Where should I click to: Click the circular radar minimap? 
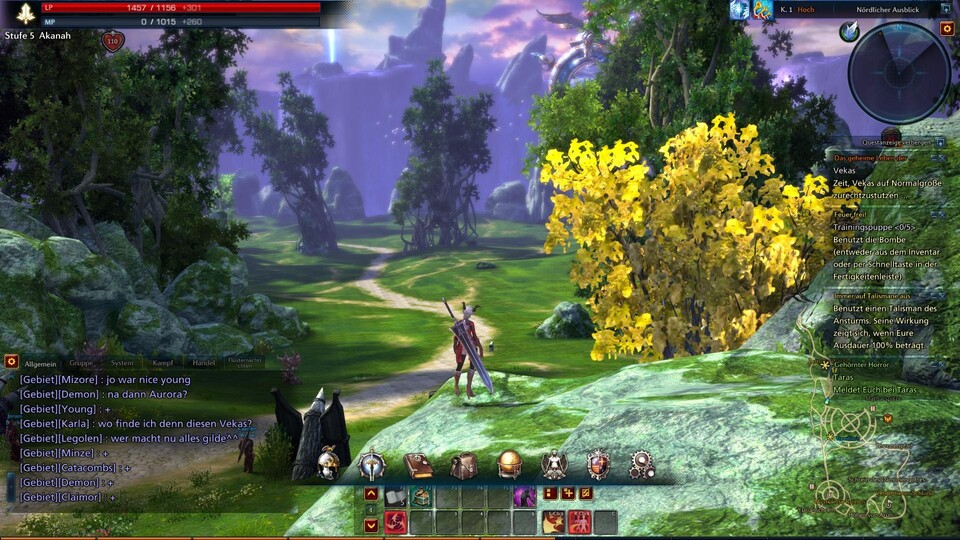[x=899, y=73]
